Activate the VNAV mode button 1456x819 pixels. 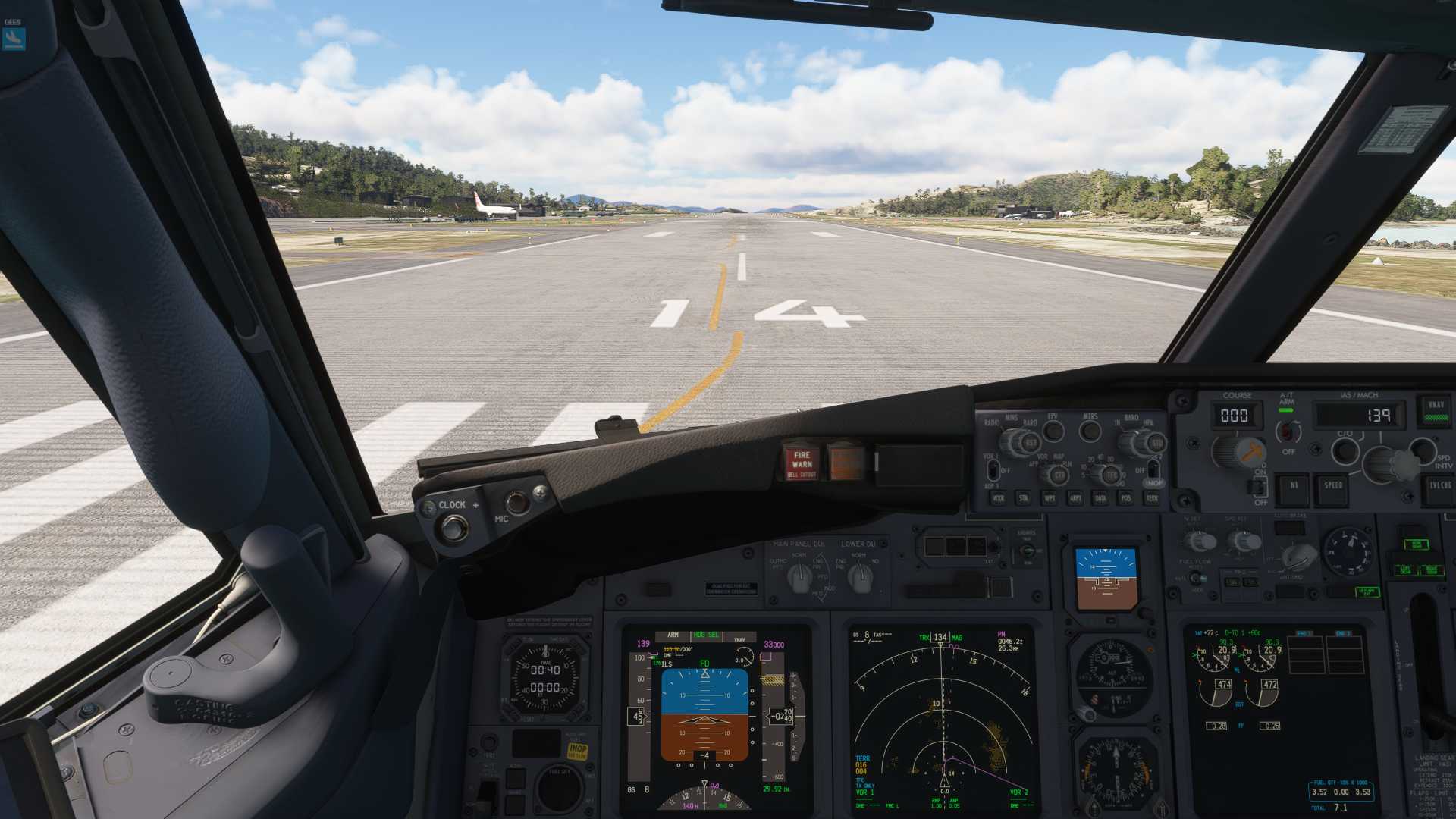point(1436,410)
